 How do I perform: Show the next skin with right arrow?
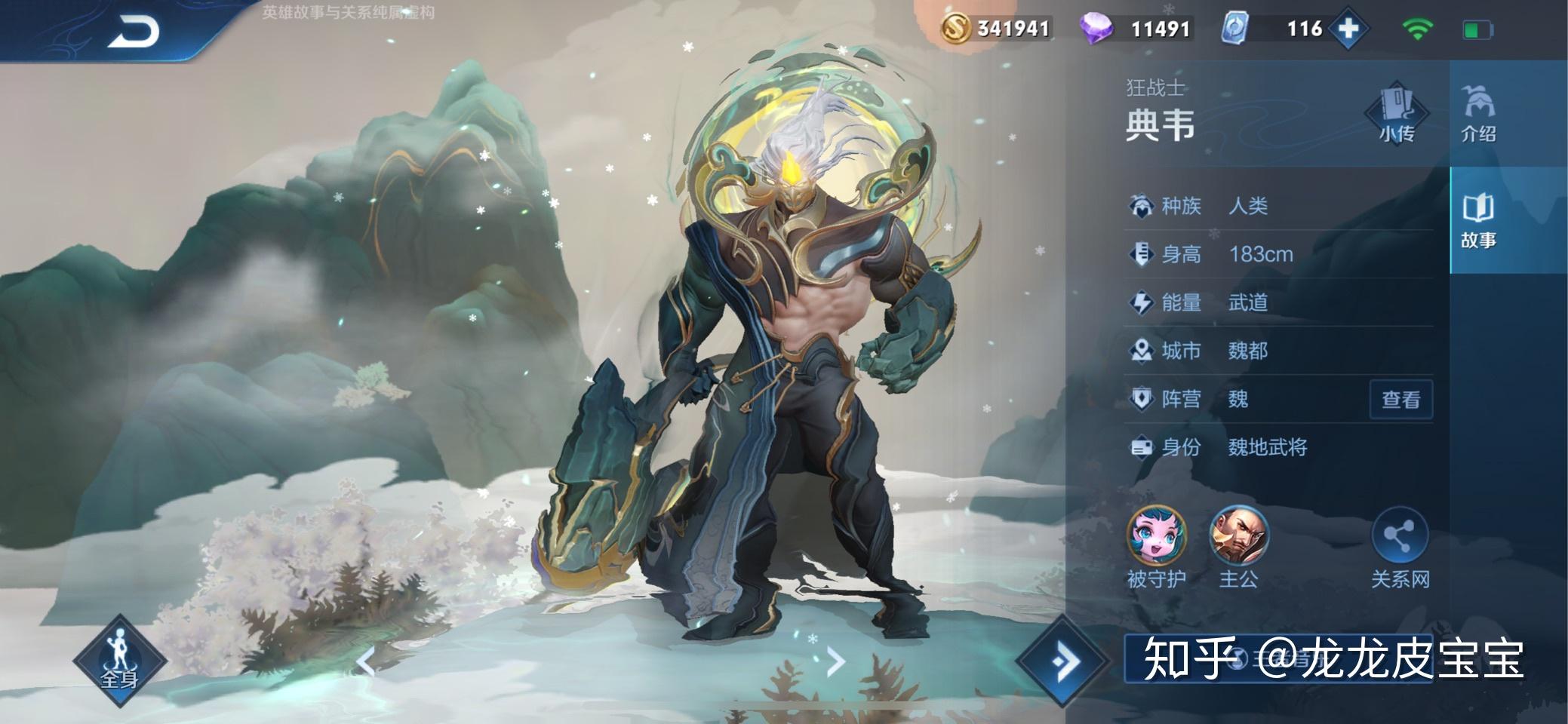click(835, 661)
